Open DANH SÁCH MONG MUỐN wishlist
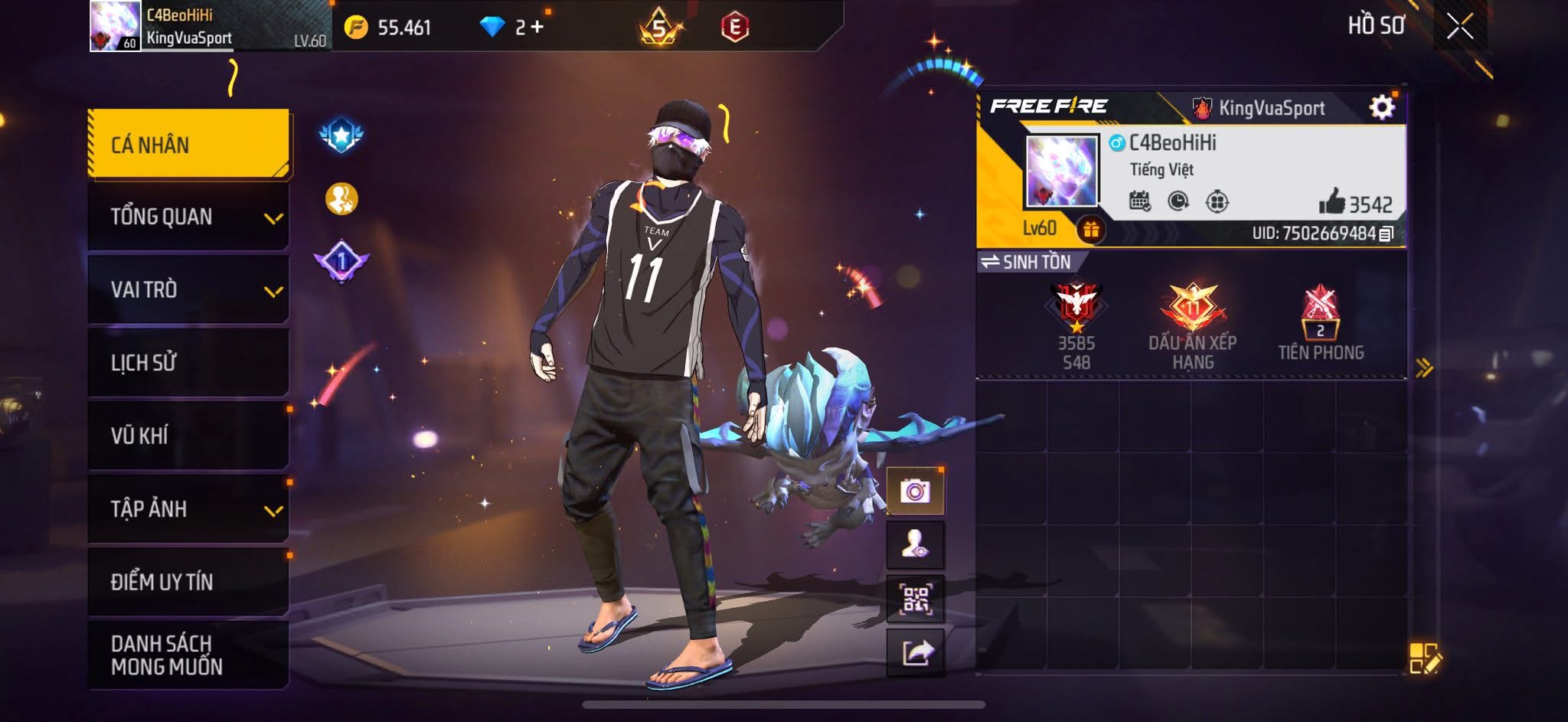The height and width of the screenshot is (722, 1568). 188,655
